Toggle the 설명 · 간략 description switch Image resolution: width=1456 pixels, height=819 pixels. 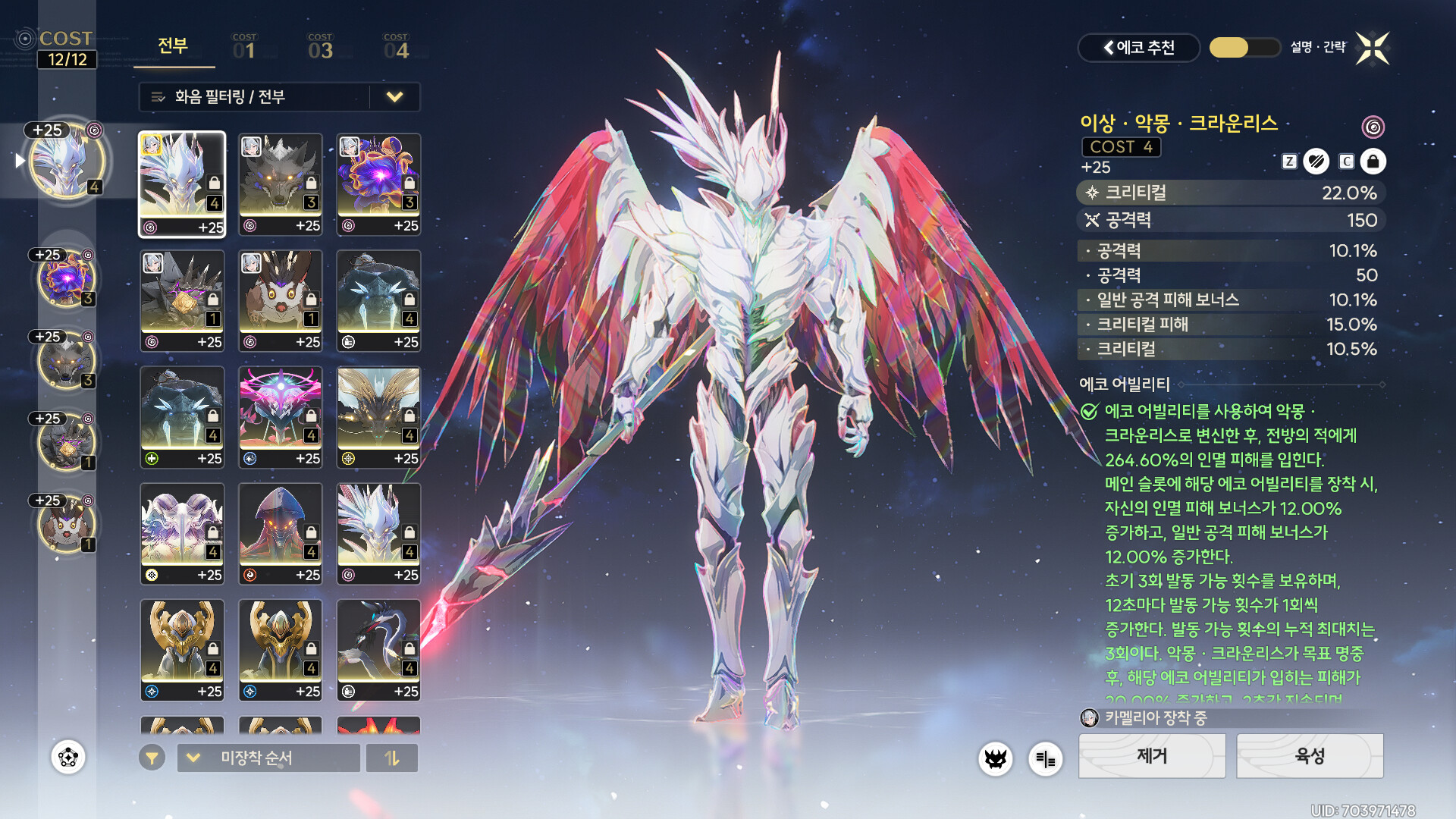click(1244, 48)
